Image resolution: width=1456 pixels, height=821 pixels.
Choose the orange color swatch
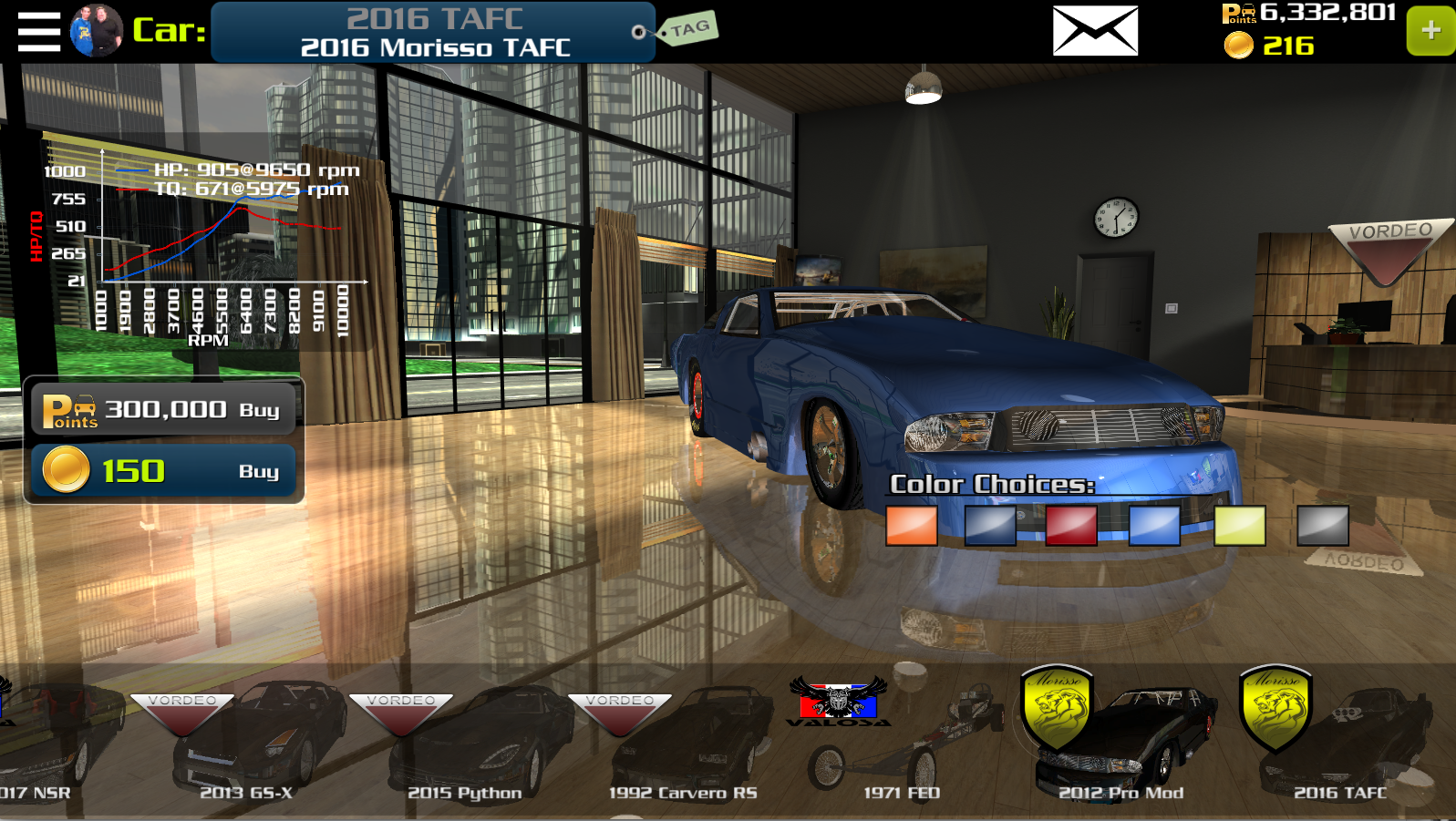tap(911, 526)
